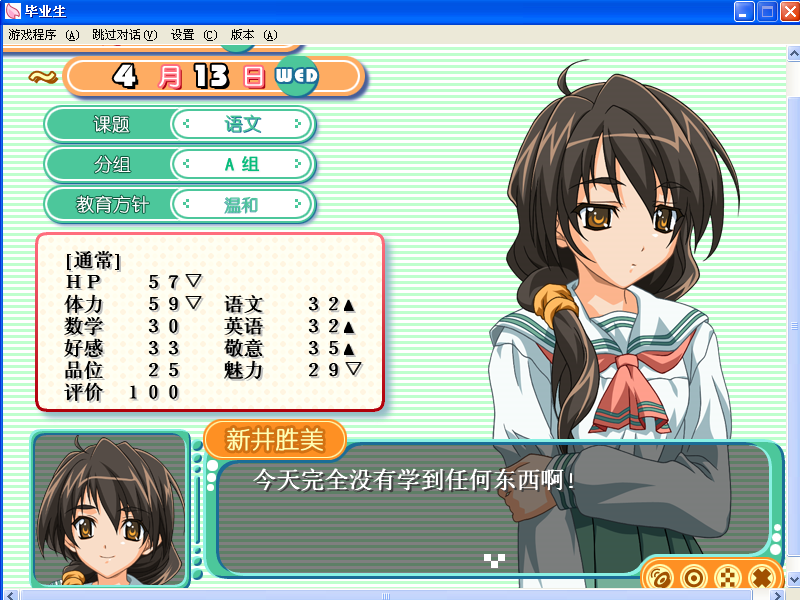Advance 分组 to the next group
The height and width of the screenshot is (600, 800).
(297, 165)
